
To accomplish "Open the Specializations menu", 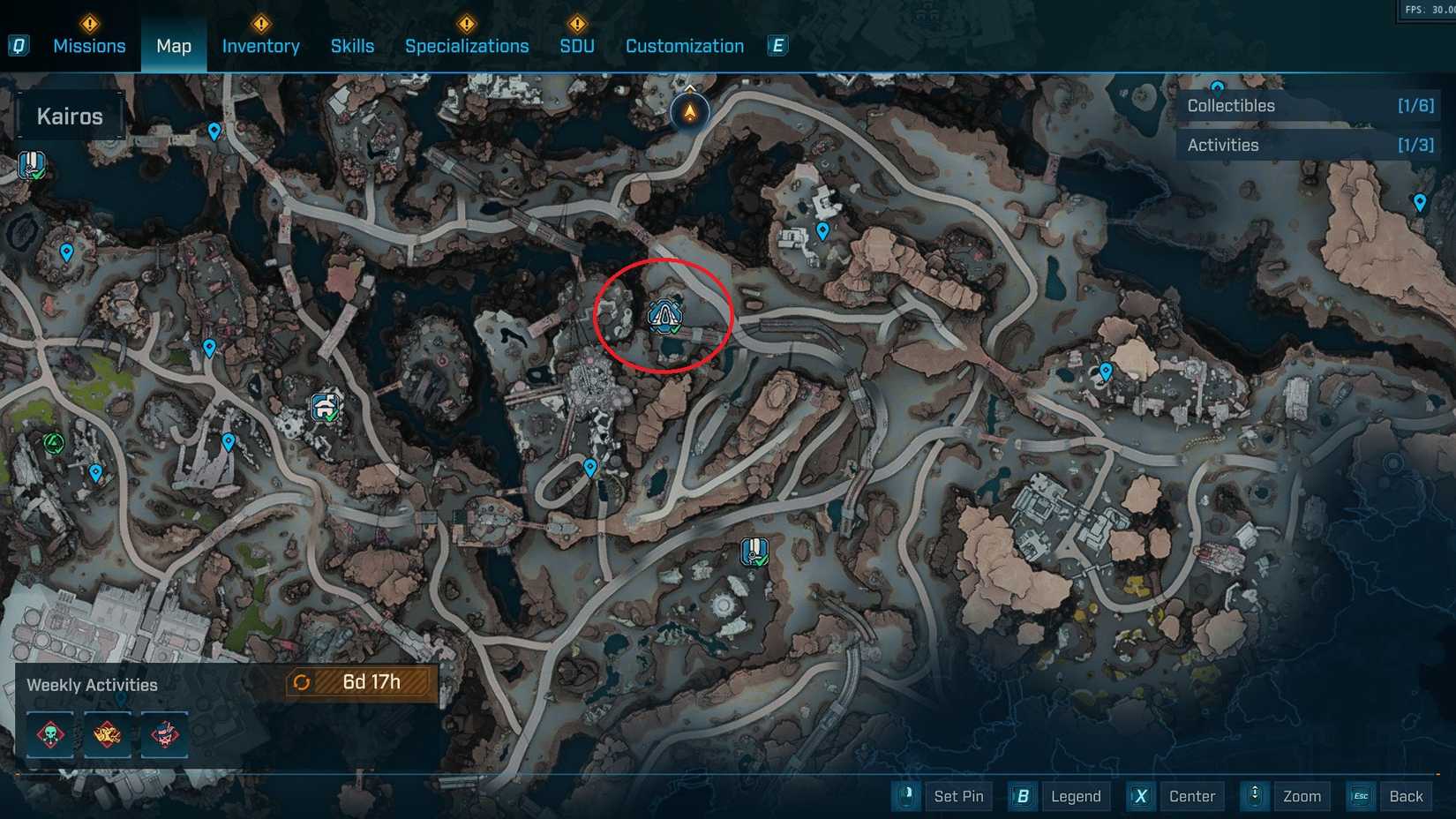I will (x=467, y=45).
